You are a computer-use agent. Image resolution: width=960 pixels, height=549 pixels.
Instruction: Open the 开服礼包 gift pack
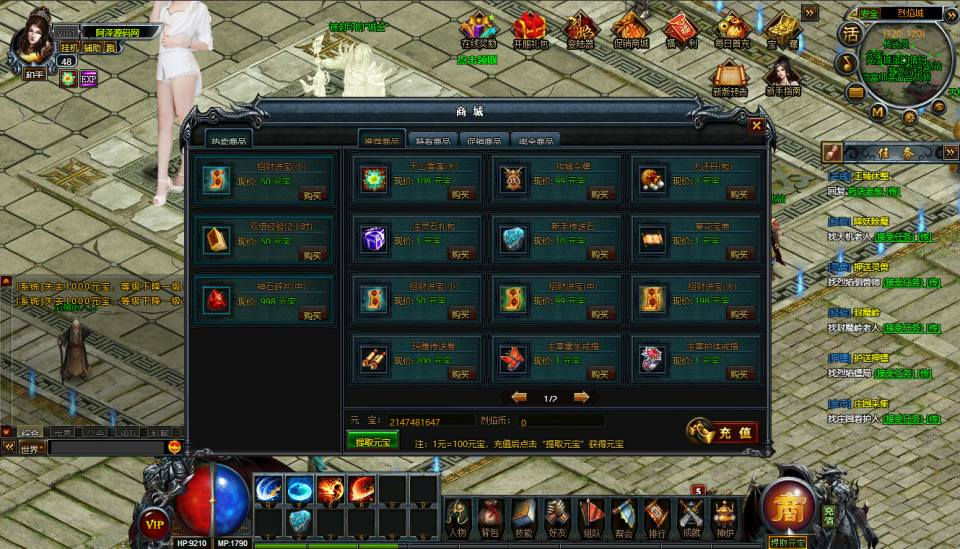point(530,30)
